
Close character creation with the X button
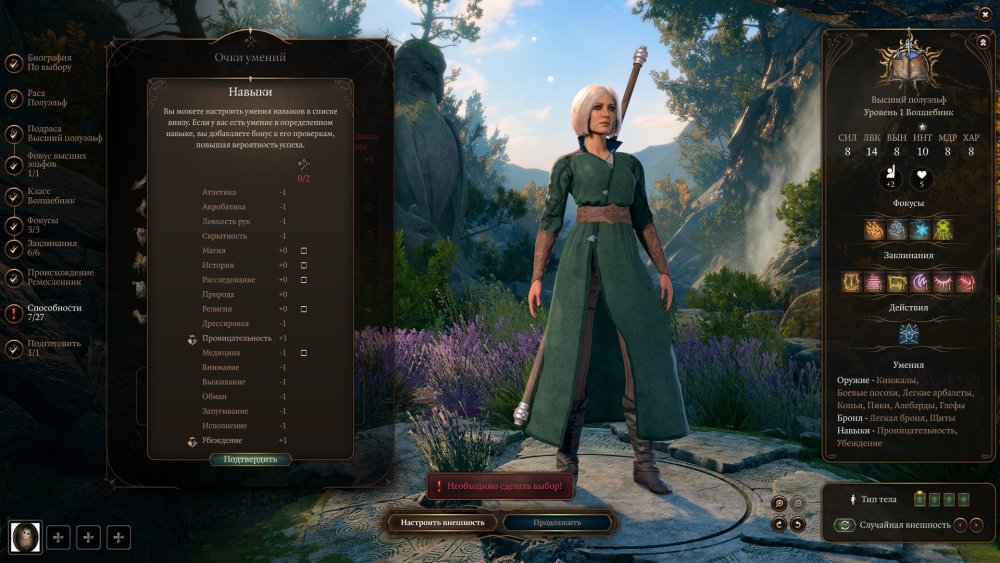(985, 13)
